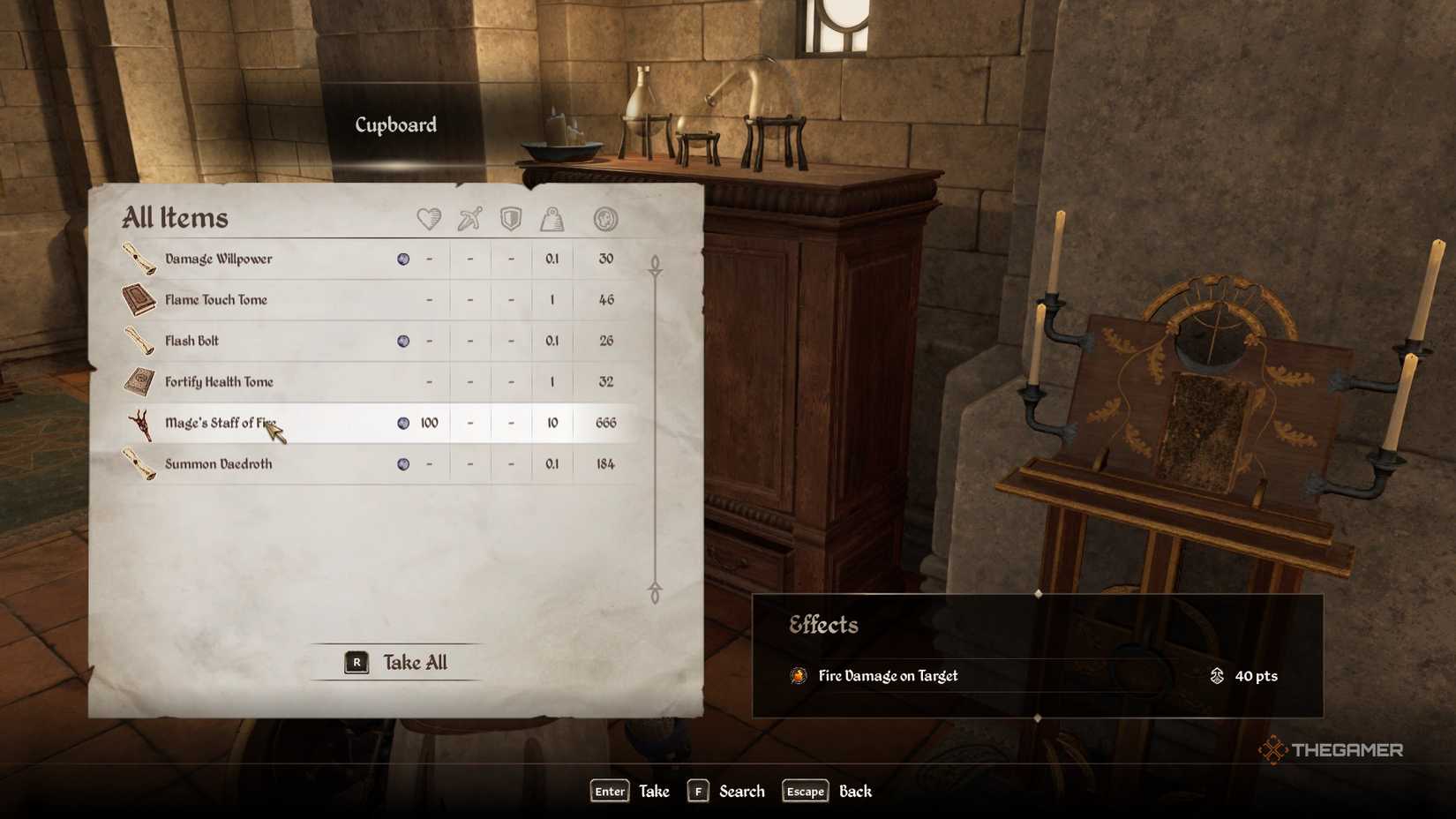Sort items by the weight column icon
This screenshot has width=1456, height=819.
552,219
